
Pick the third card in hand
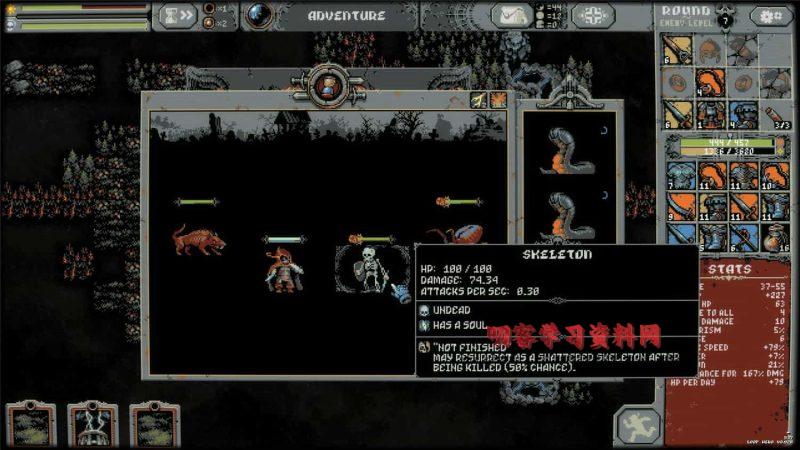point(154,426)
